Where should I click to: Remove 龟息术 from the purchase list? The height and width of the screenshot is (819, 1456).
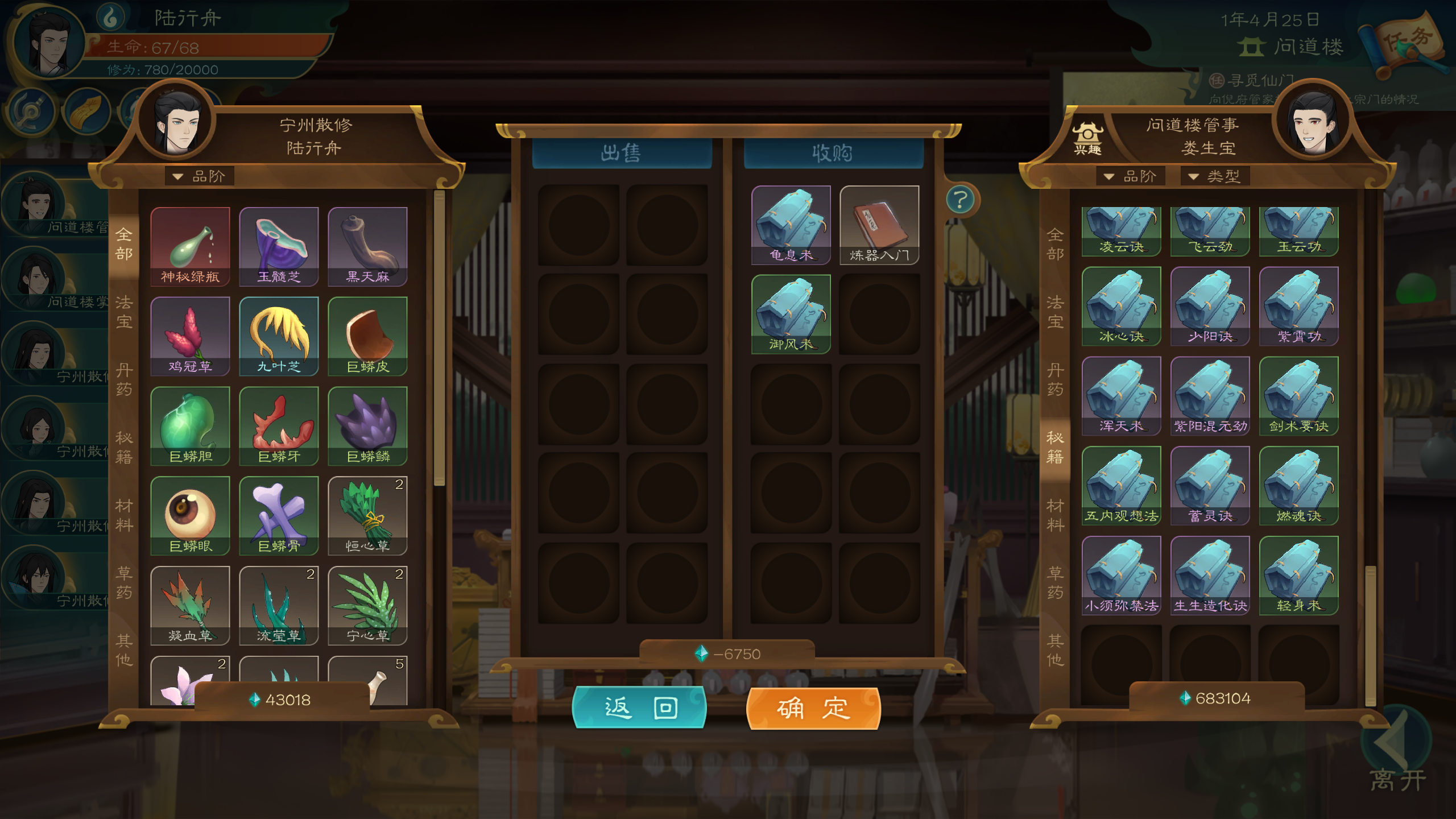coord(791,225)
